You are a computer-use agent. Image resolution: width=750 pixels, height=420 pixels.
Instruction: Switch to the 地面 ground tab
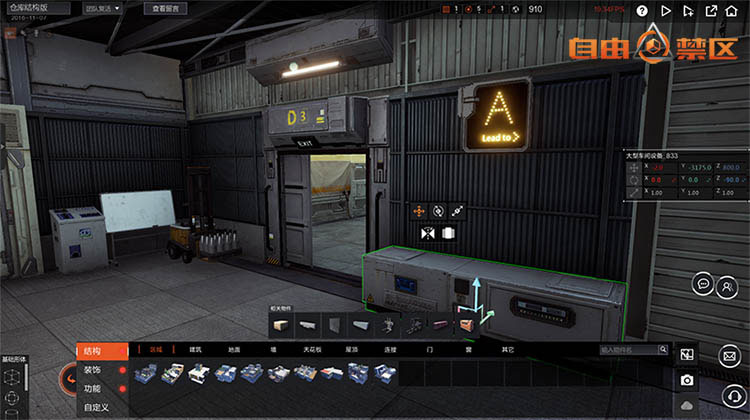(x=234, y=350)
